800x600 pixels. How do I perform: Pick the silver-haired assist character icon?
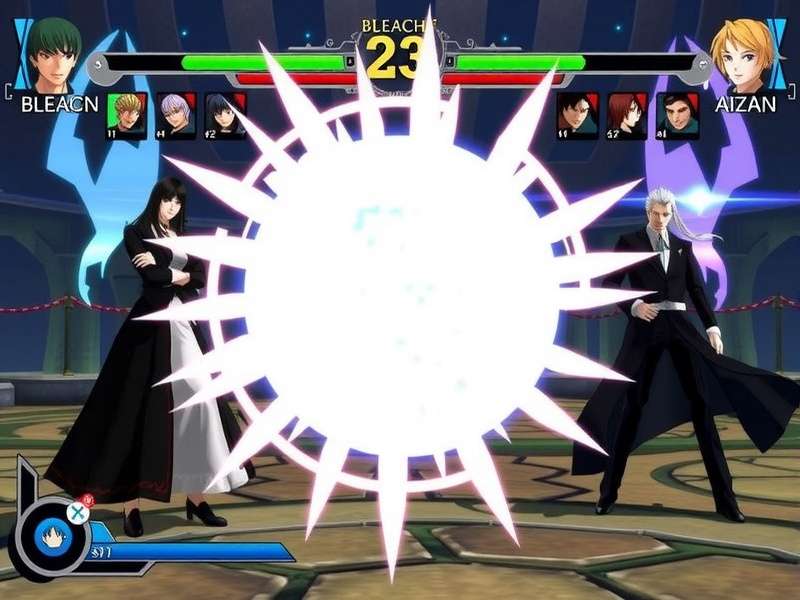pos(176,115)
